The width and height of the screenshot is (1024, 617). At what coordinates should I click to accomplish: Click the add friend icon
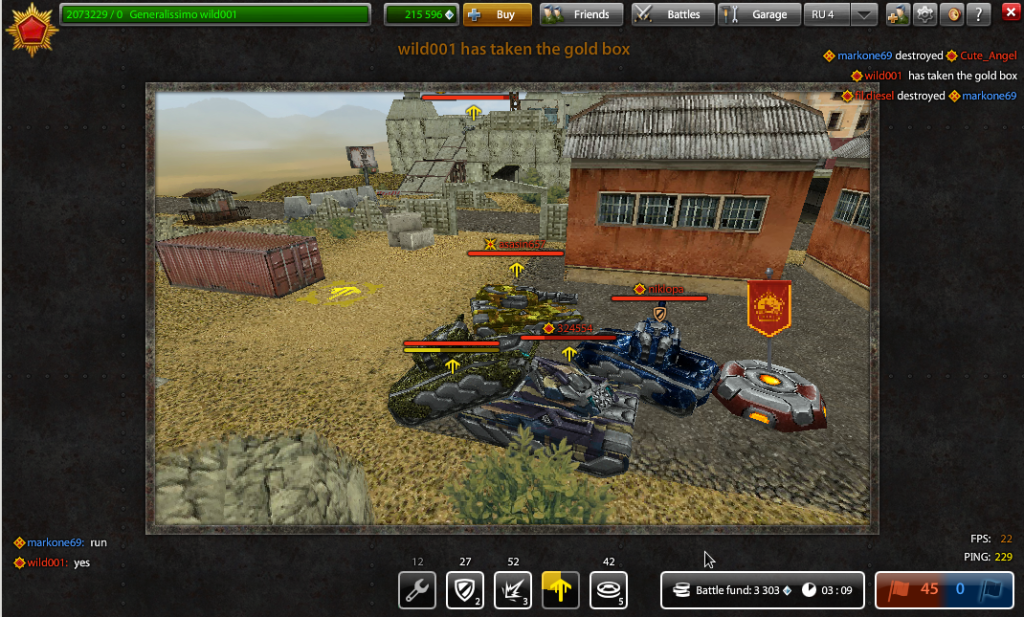pyautogui.click(x=898, y=15)
